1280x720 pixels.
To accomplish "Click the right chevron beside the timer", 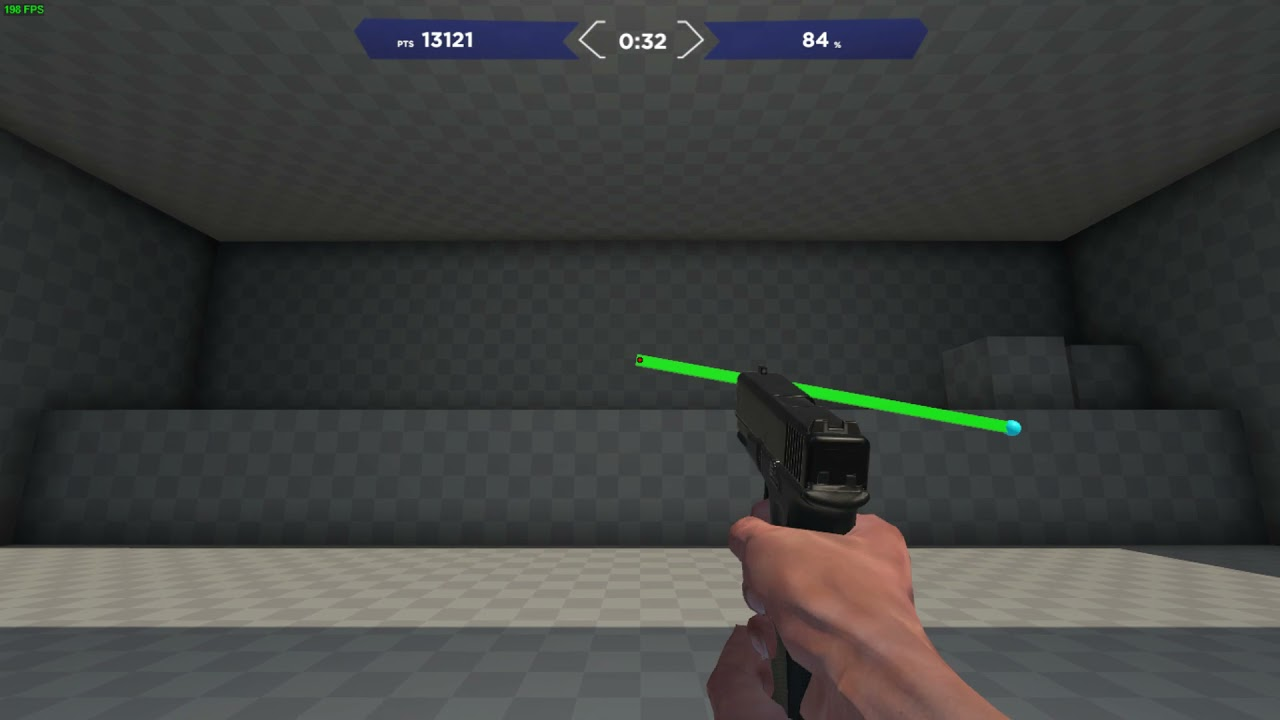I will 692,41.
